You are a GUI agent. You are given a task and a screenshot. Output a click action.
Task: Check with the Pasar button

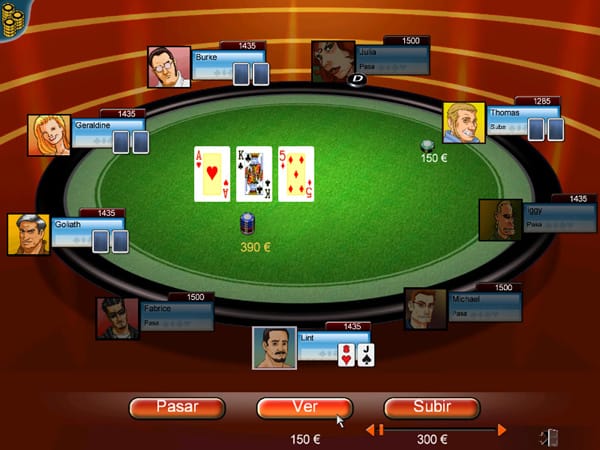point(176,407)
